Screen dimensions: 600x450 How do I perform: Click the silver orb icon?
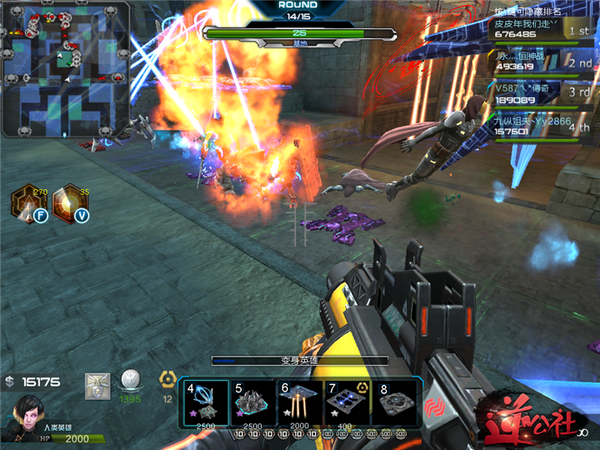coord(129,381)
